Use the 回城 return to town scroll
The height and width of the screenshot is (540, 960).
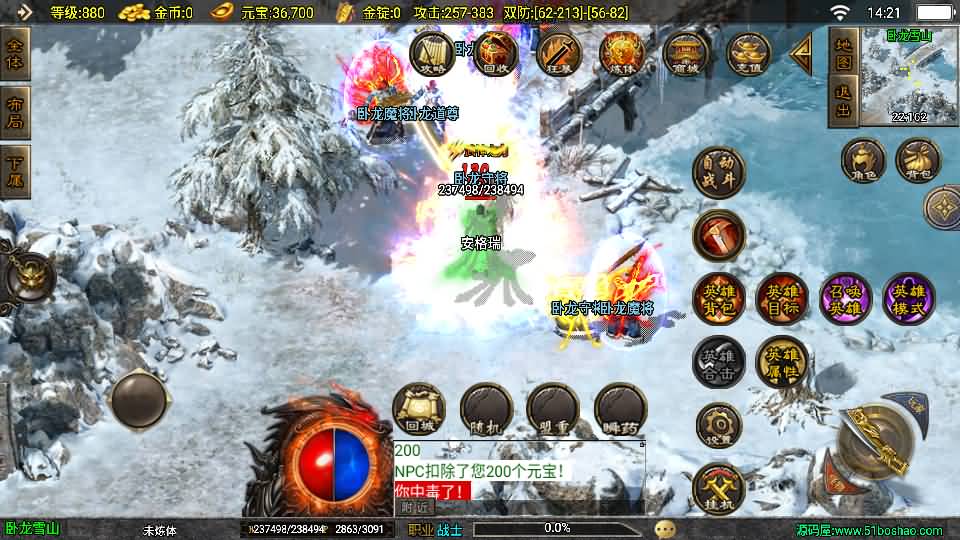pyautogui.click(x=418, y=409)
